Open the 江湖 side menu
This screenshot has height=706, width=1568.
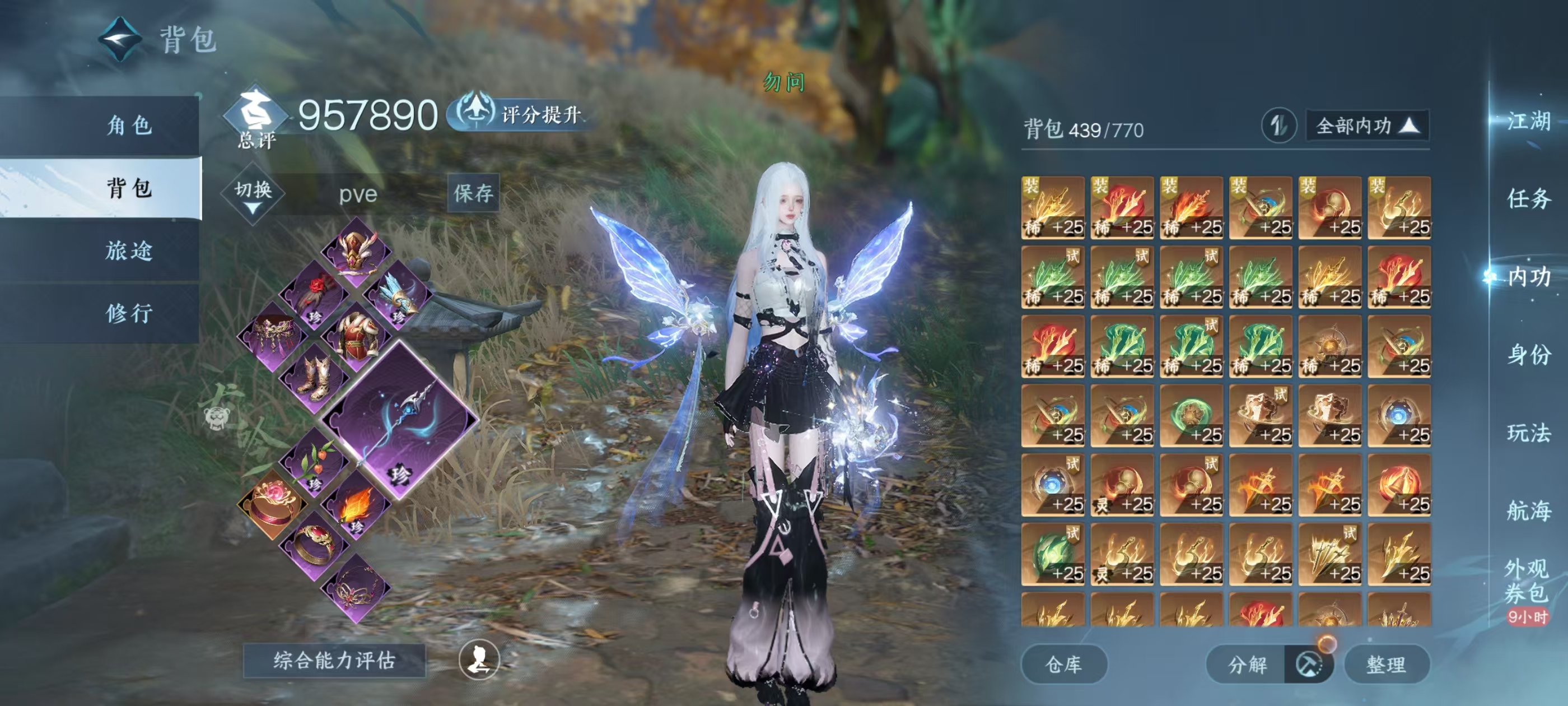[1528, 120]
